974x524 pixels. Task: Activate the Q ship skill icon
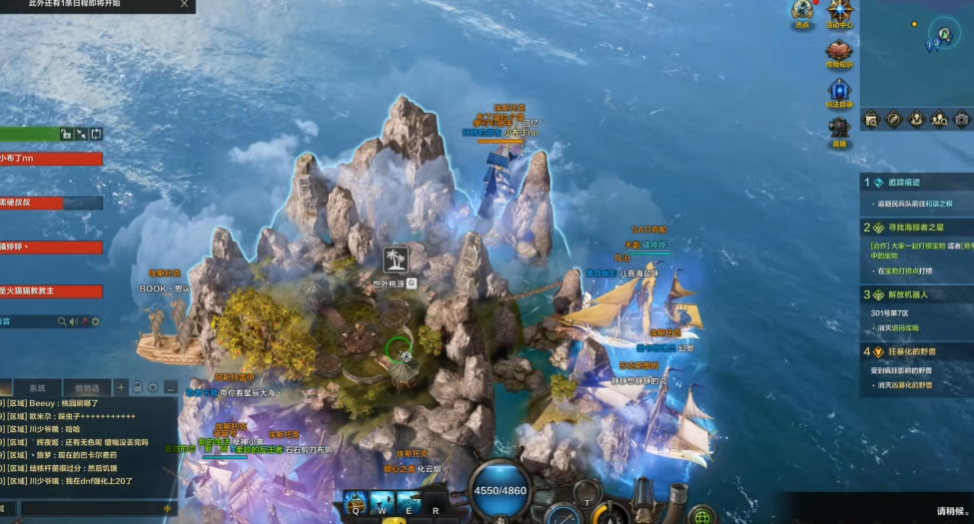pyautogui.click(x=355, y=501)
